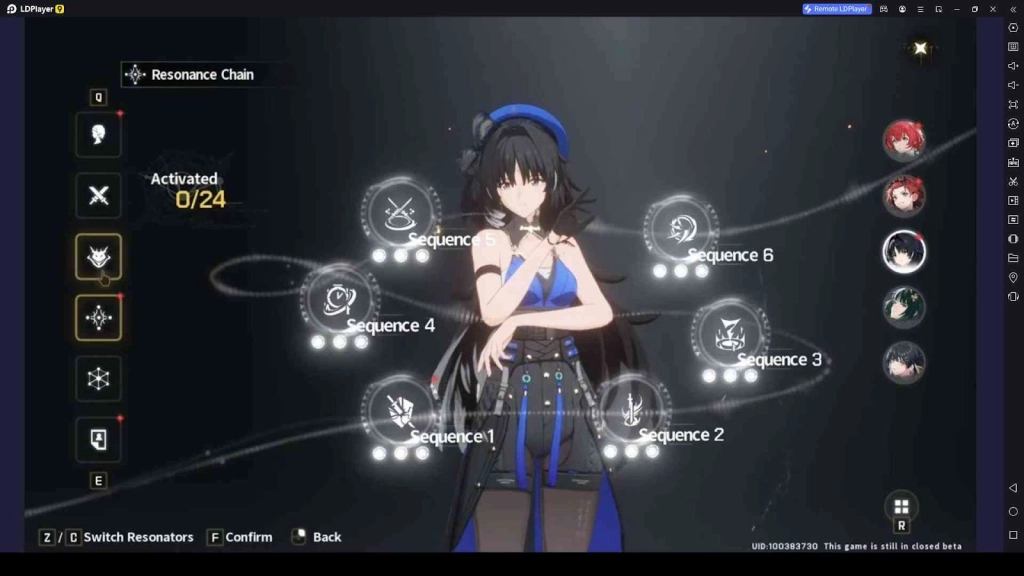Viewport: 1024px width, 576px height.
Task: Switch to the crossed swords weapon tab
Action: click(x=98, y=195)
